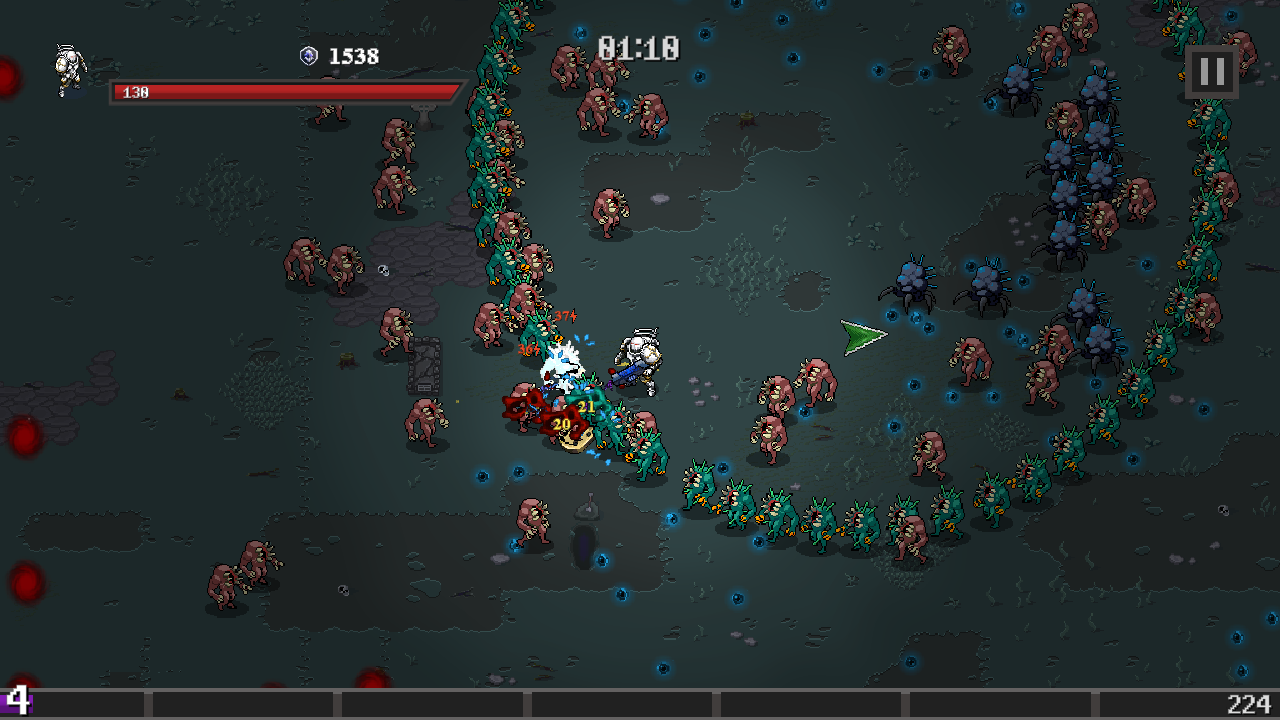The width and height of the screenshot is (1280, 720).
Task: Click the middle bottom equipment slot
Action: click(620, 700)
